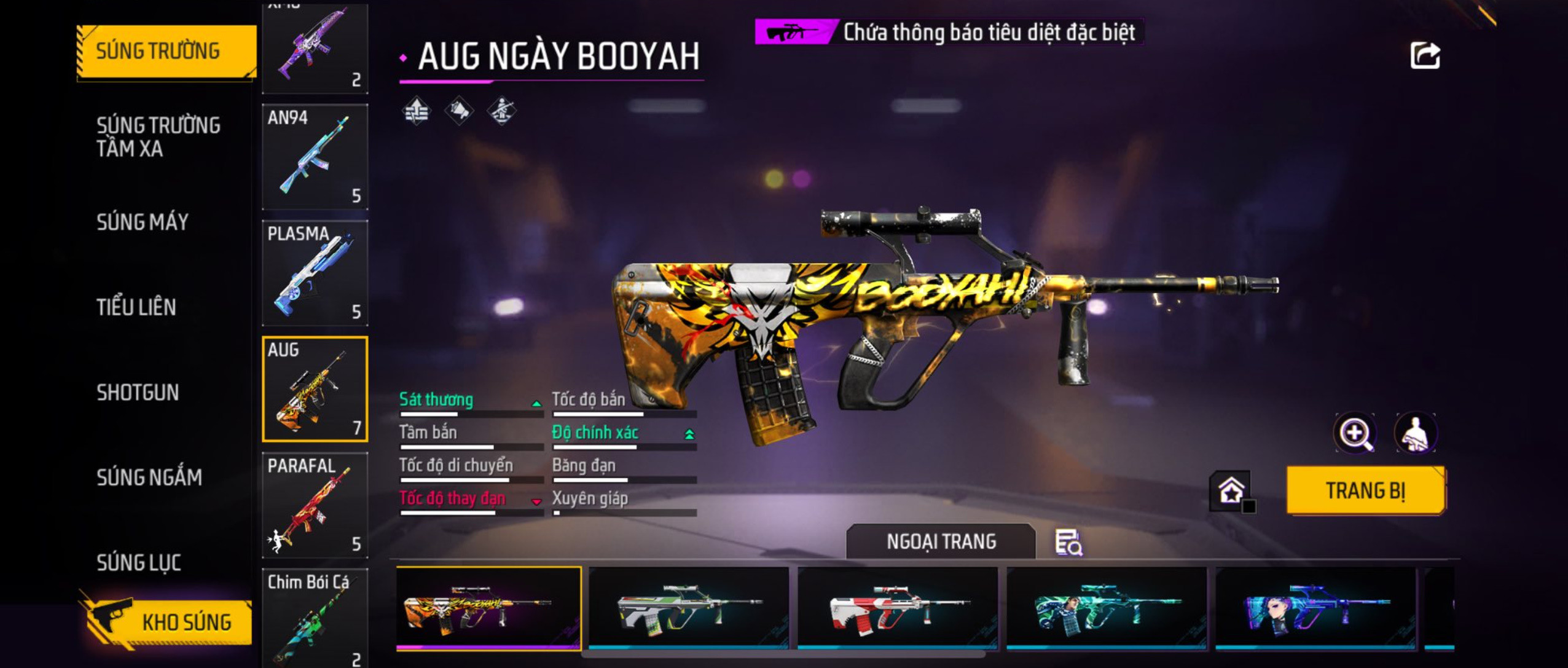Switch to Súng Trường Tầm Xa category
1568x668 pixels.
coord(159,136)
